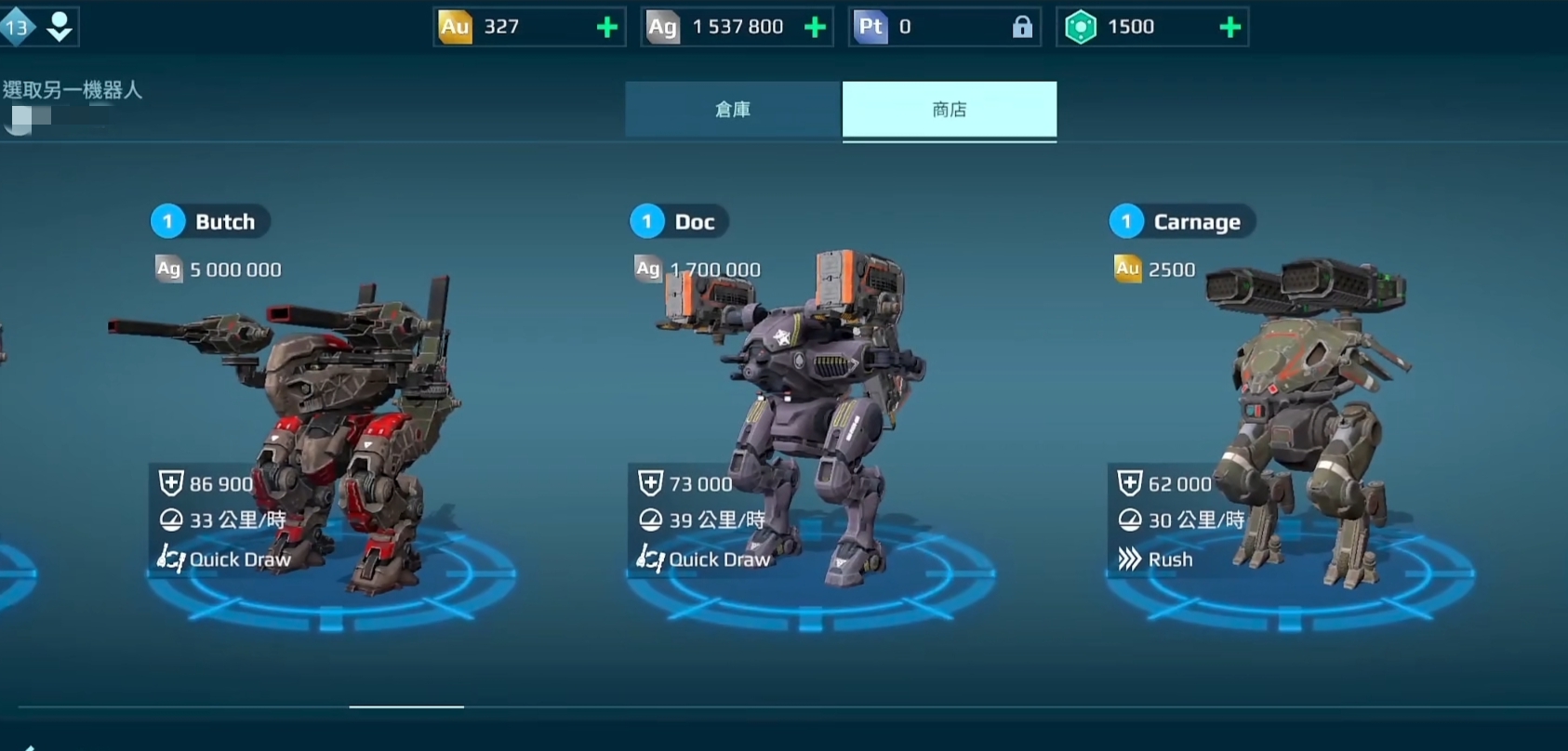Open the player level rank icon
Viewport: 1568px width, 751px height.
[18, 27]
